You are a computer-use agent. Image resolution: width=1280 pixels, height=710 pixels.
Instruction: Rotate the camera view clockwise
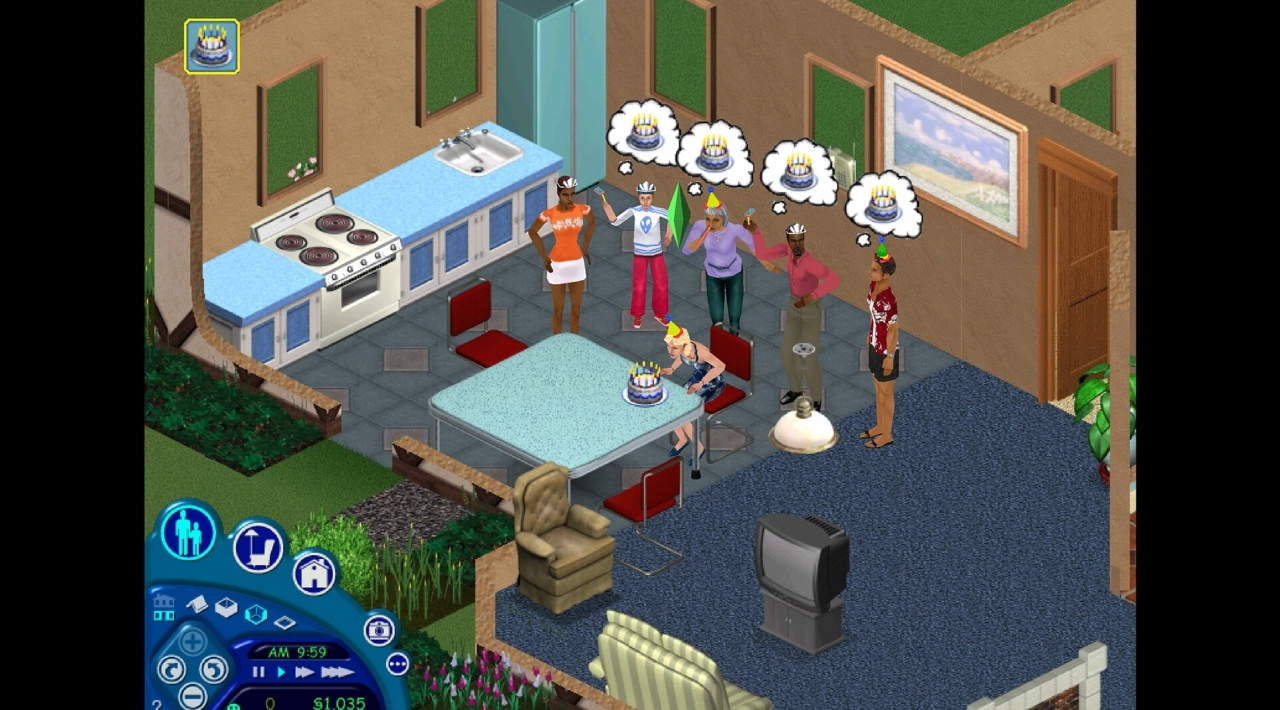[x=214, y=668]
